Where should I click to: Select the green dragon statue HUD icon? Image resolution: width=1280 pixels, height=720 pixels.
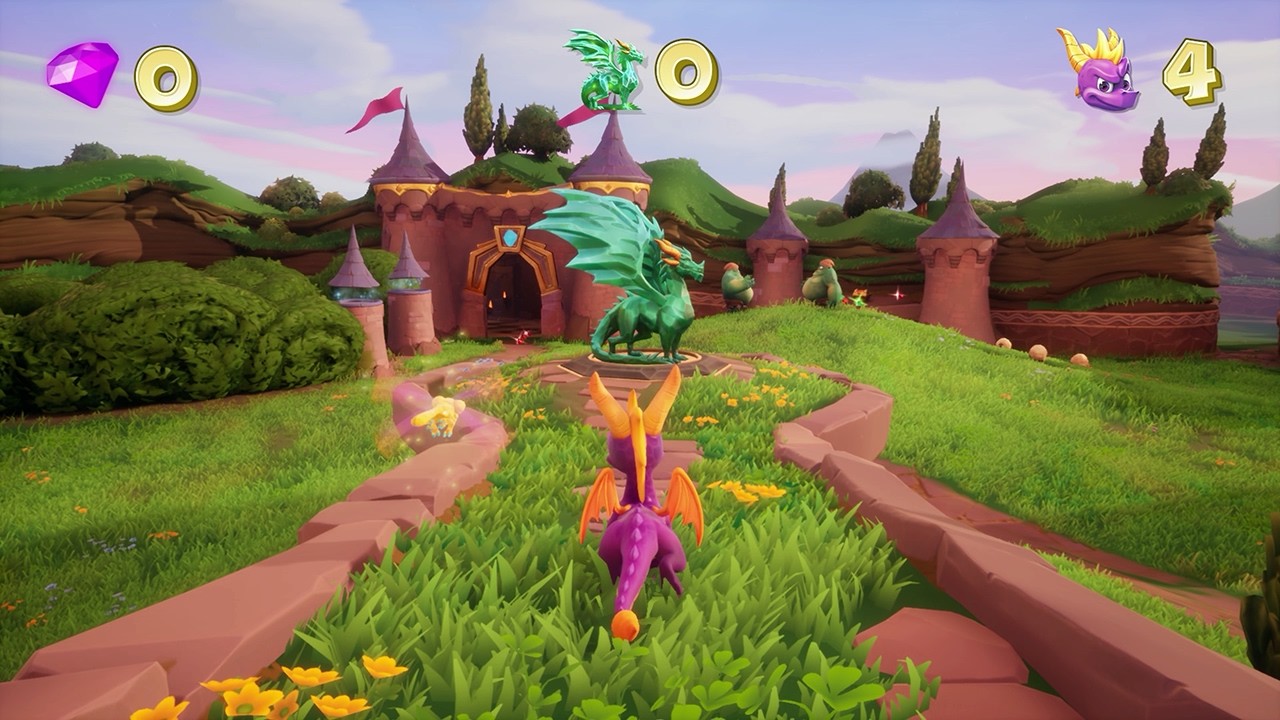coord(605,70)
